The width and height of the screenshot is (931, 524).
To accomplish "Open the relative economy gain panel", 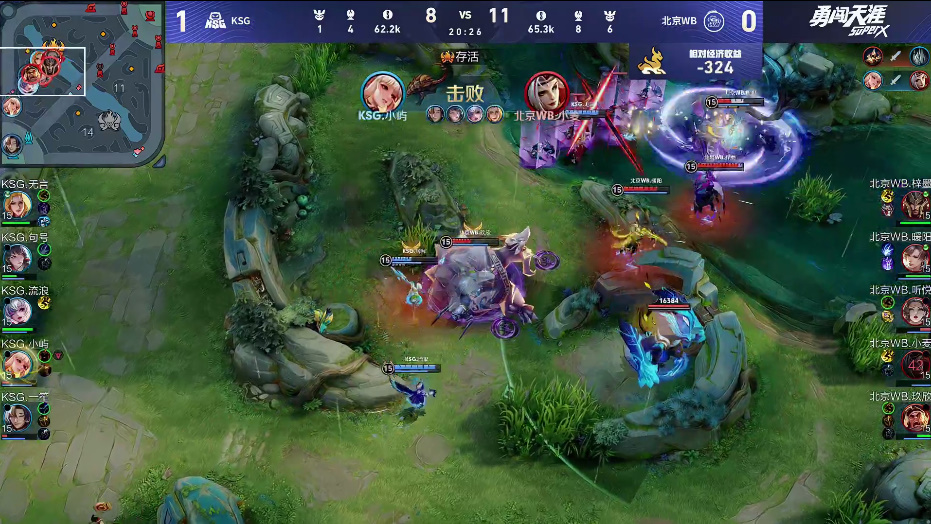I will click(x=695, y=61).
